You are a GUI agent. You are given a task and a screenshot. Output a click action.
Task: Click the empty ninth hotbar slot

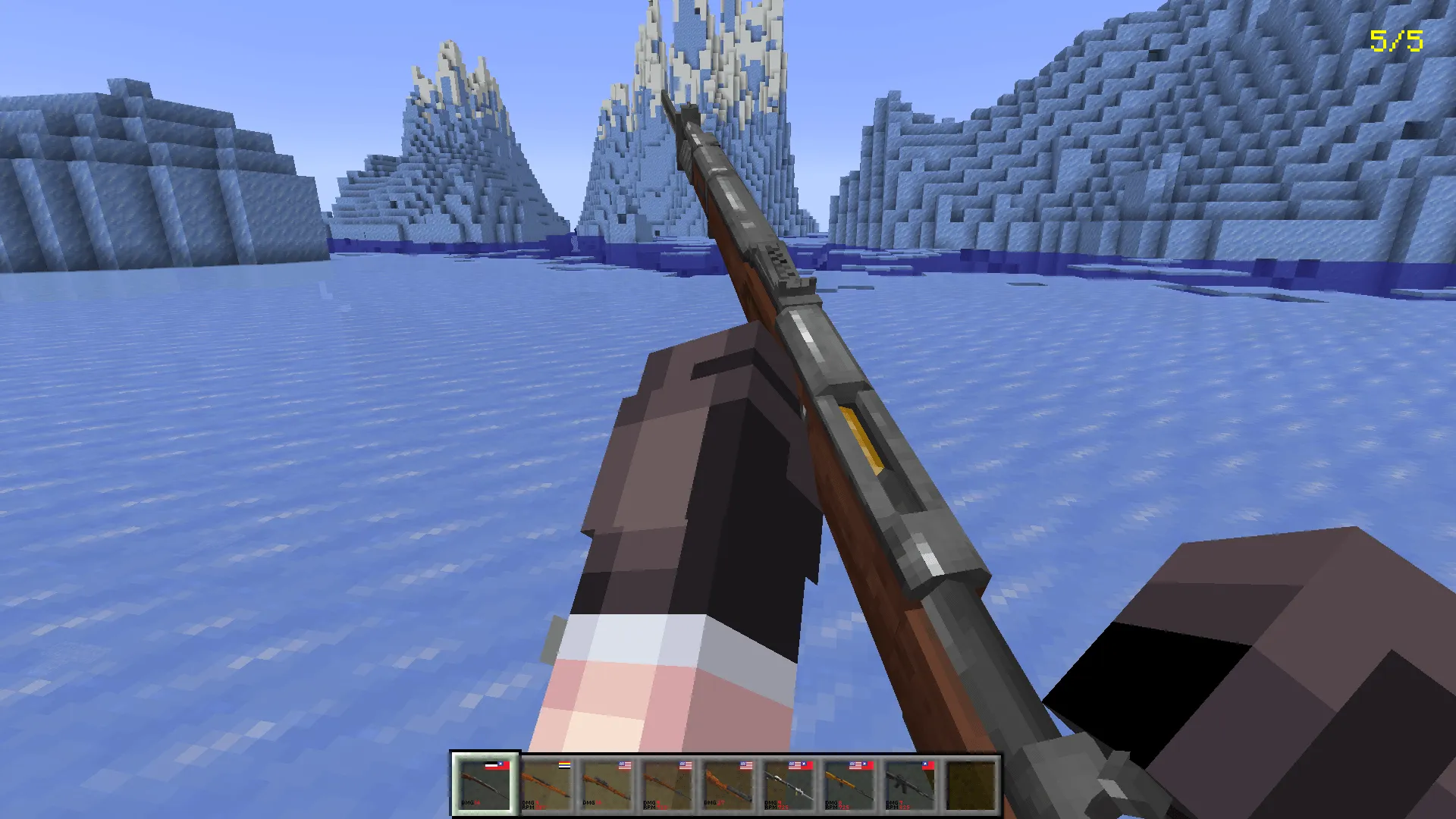tap(971, 784)
